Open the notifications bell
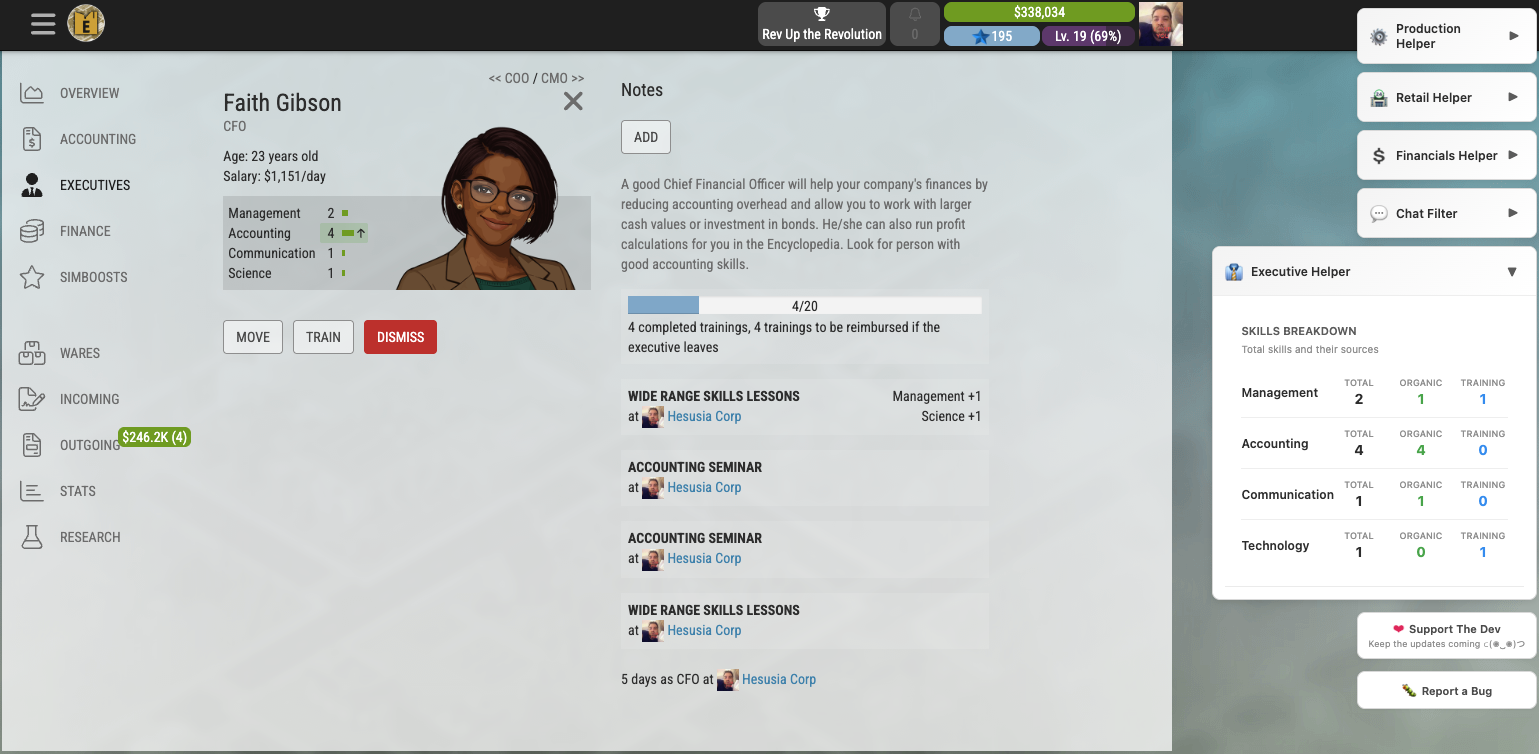Image resolution: width=1539 pixels, height=754 pixels. pos(914,23)
